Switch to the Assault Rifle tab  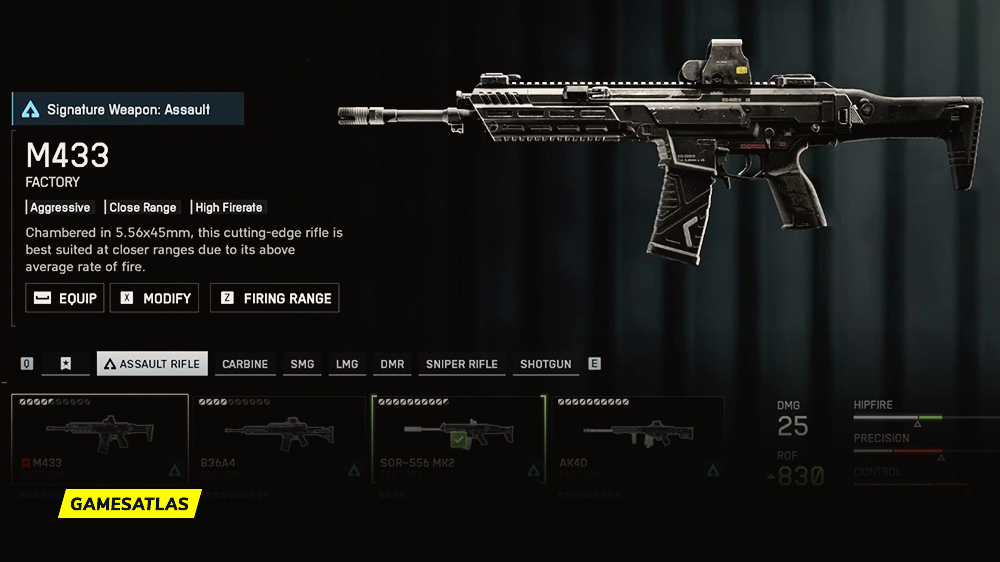152,364
